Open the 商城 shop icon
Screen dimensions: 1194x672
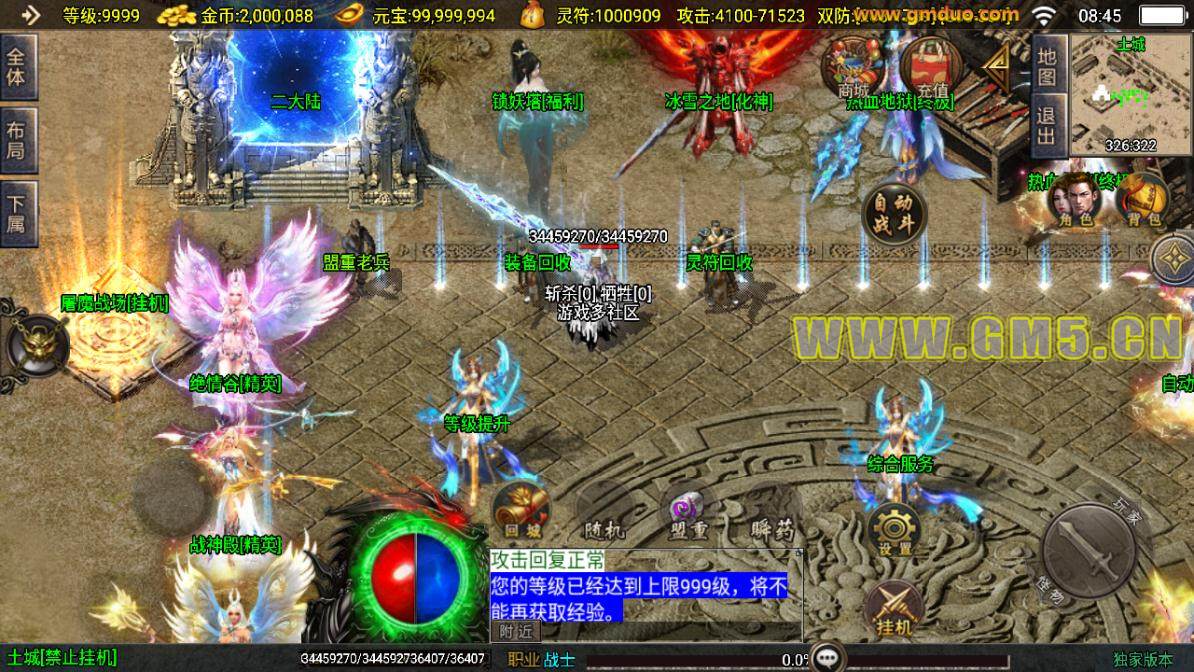[x=852, y=68]
